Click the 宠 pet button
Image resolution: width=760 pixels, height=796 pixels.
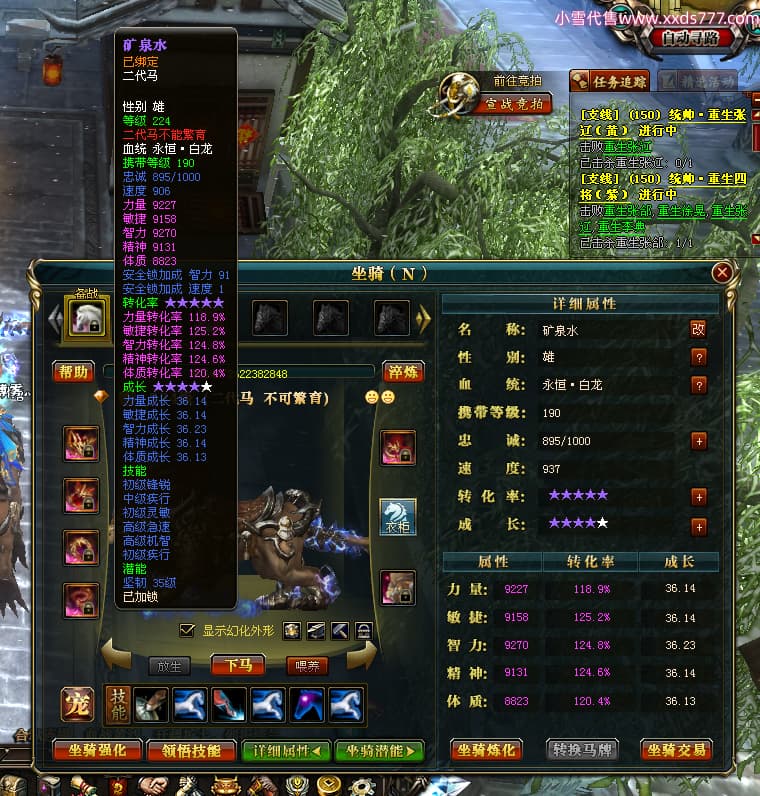tap(77, 704)
